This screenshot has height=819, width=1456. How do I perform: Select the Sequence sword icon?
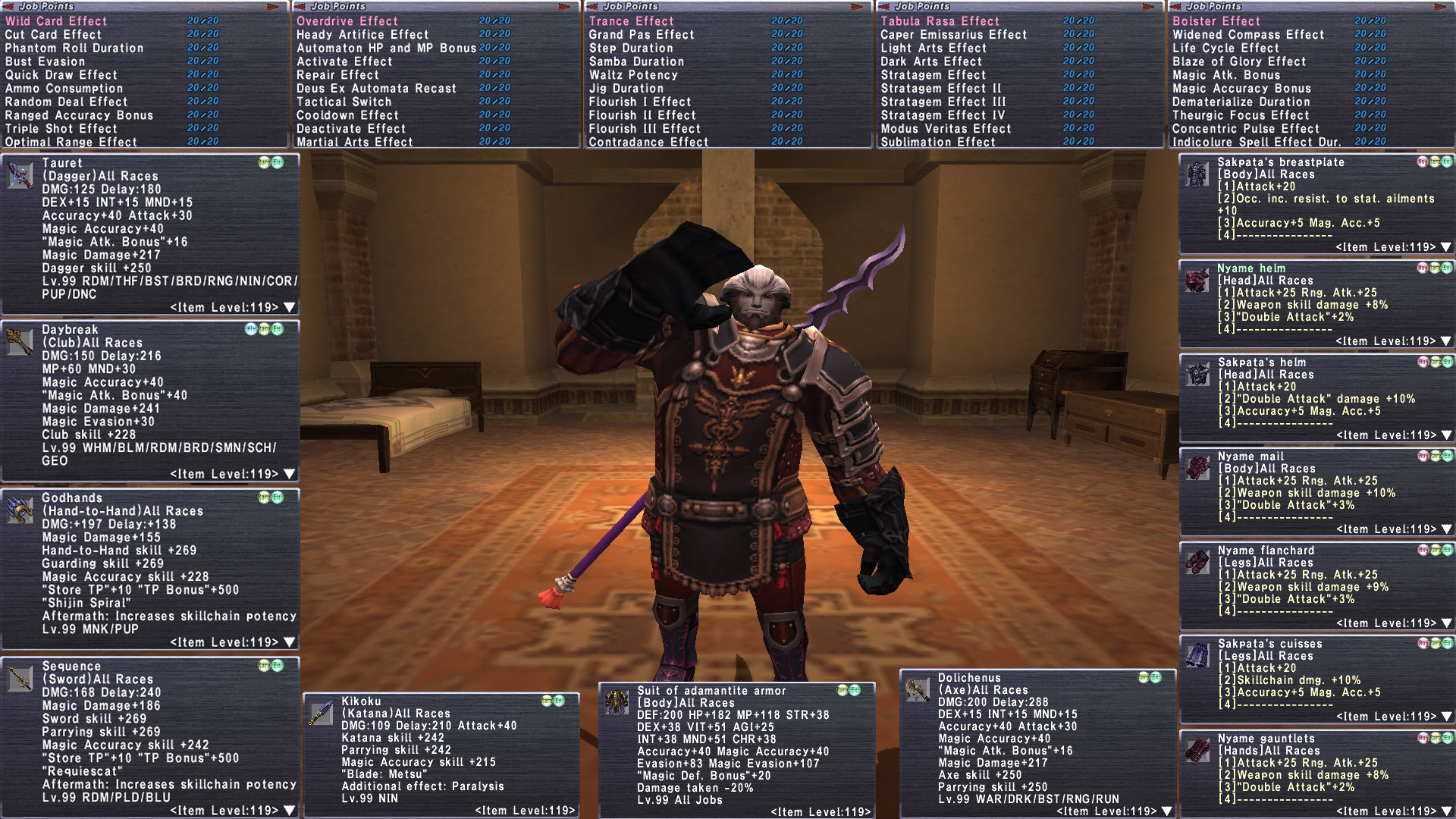pos(20,679)
